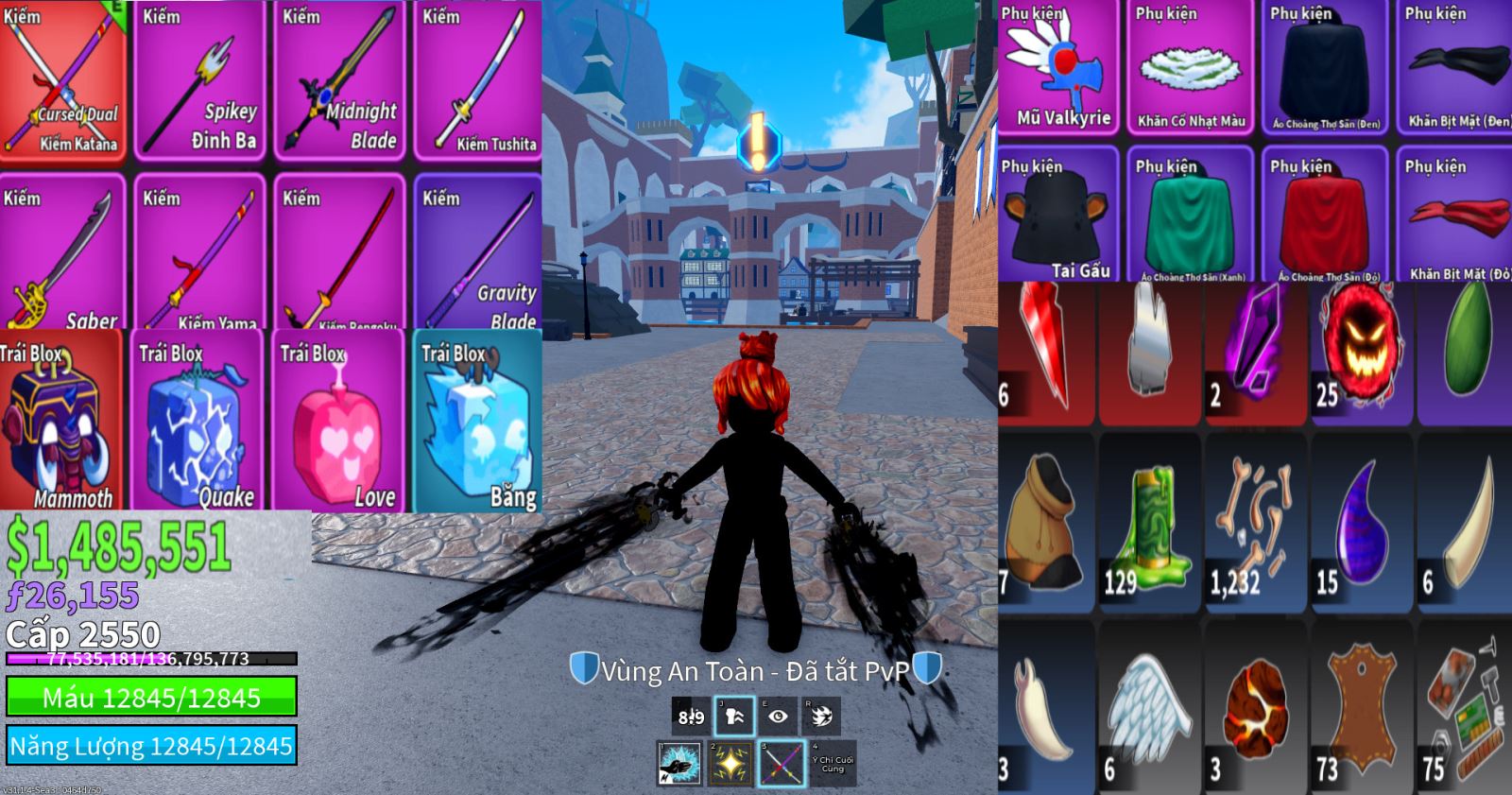Select the crossed dual swords hotbar slot
The image size is (1512, 795).
pos(783,763)
